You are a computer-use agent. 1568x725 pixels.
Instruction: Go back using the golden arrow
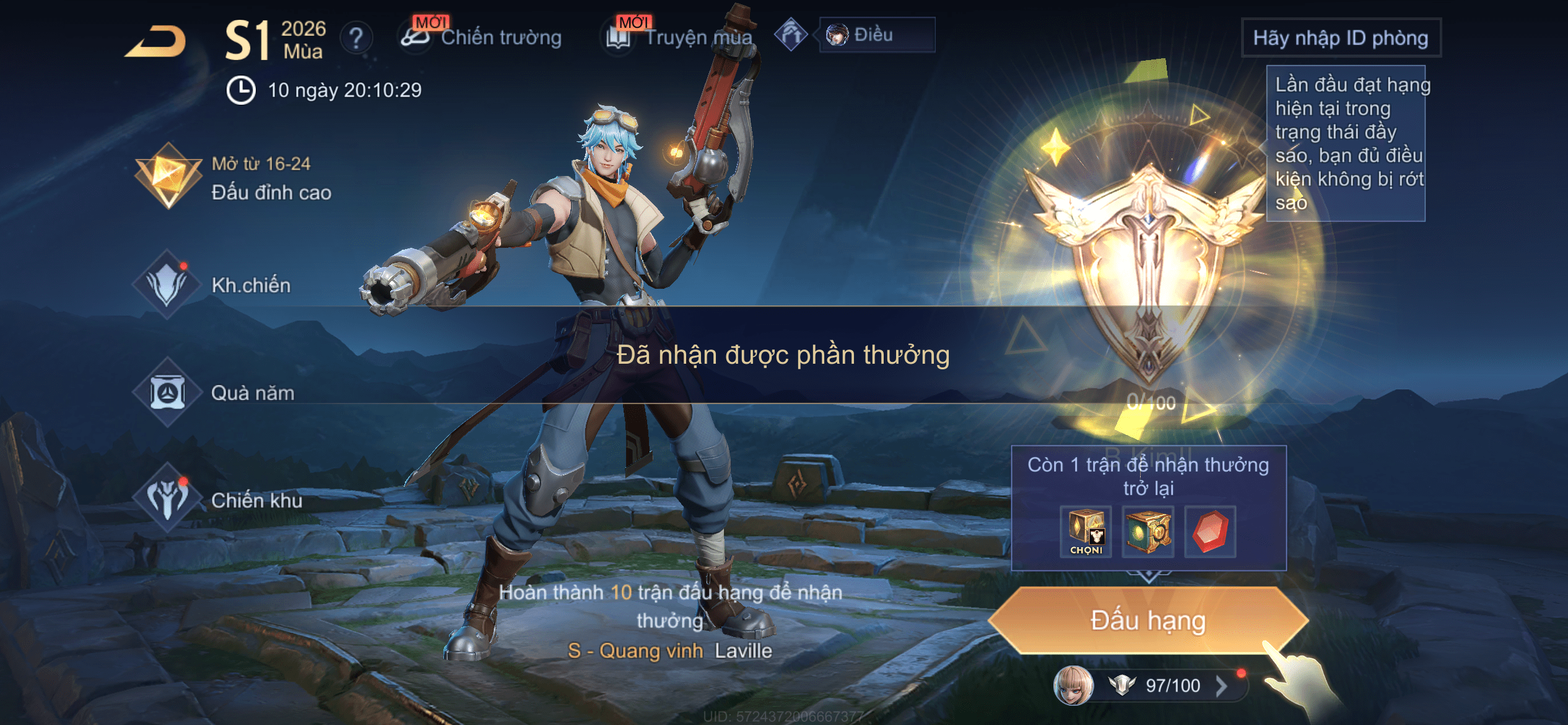tap(156, 42)
